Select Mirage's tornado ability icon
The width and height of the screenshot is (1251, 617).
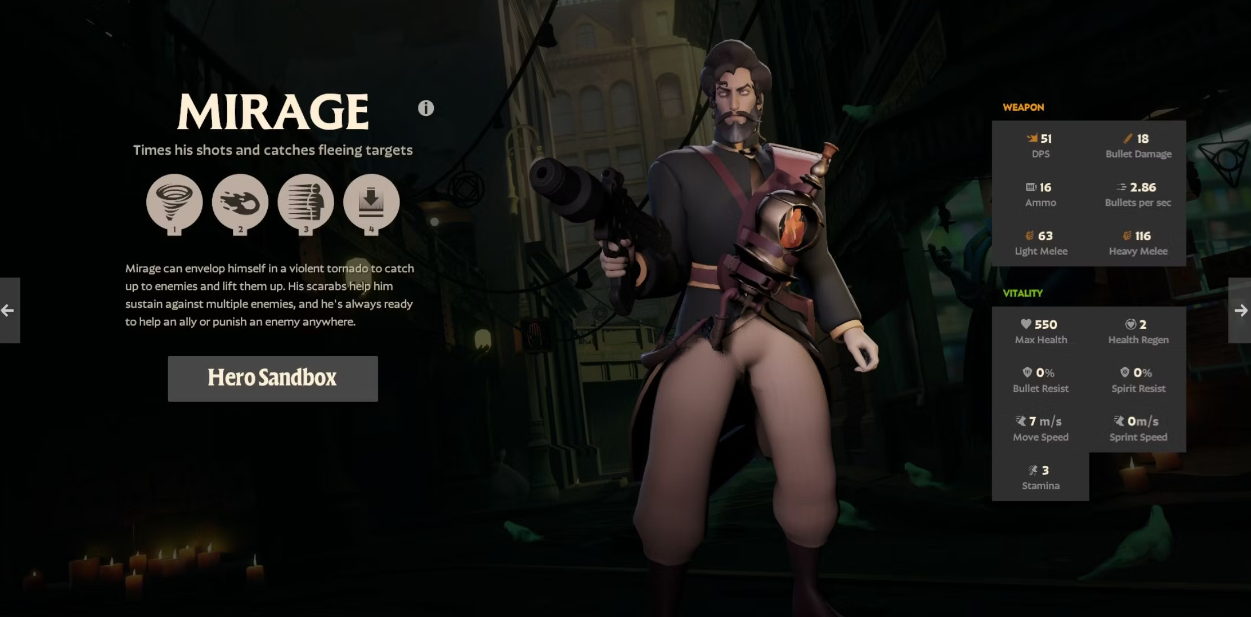tap(174, 202)
